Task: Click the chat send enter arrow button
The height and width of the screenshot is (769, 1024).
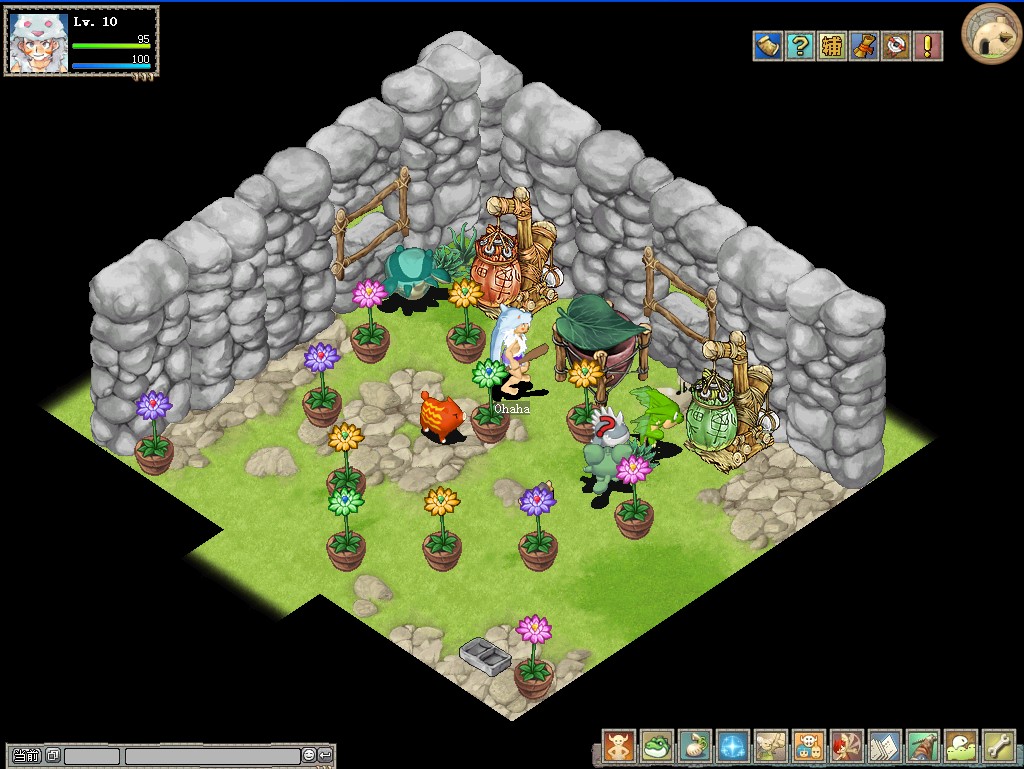Action: coord(325,756)
